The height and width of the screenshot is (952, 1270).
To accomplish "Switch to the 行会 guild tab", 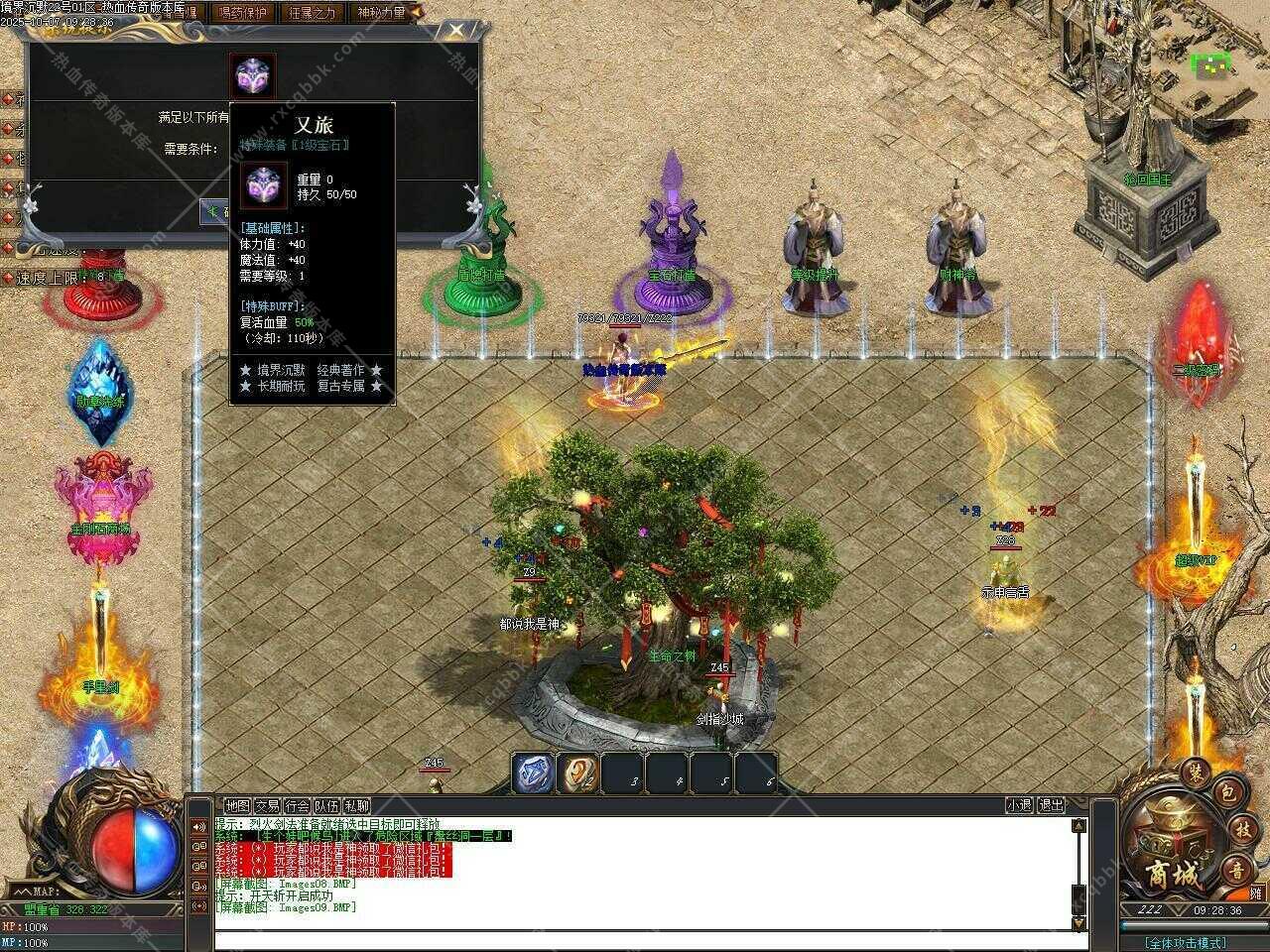I will (297, 806).
